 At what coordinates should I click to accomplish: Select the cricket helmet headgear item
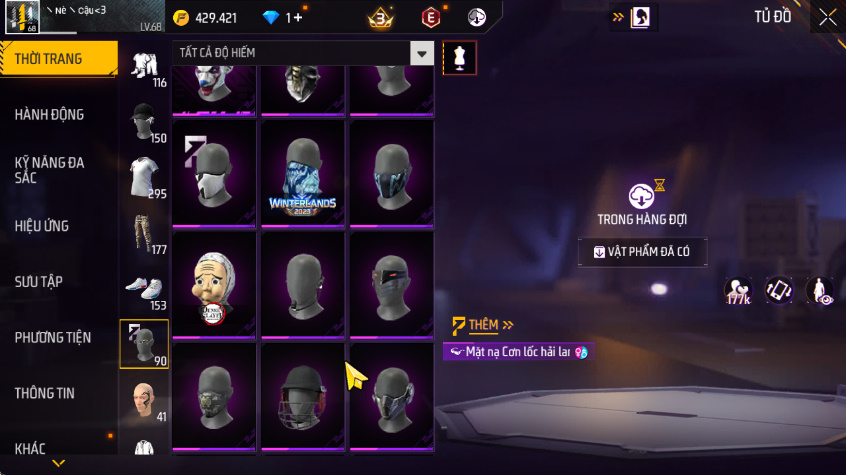pos(302,396)
